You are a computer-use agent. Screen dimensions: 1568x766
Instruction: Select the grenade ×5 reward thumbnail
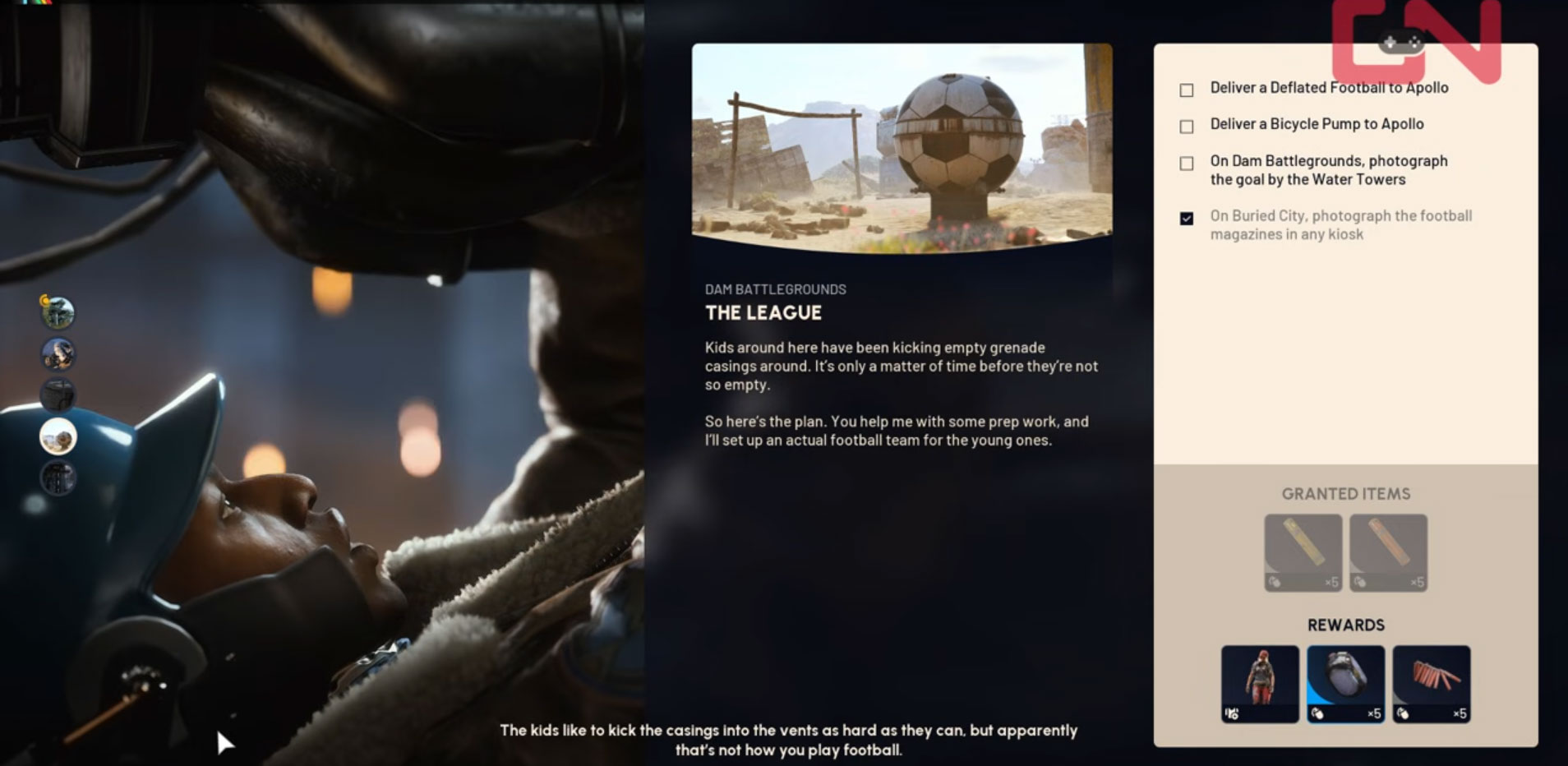(x=1346, y=682)
